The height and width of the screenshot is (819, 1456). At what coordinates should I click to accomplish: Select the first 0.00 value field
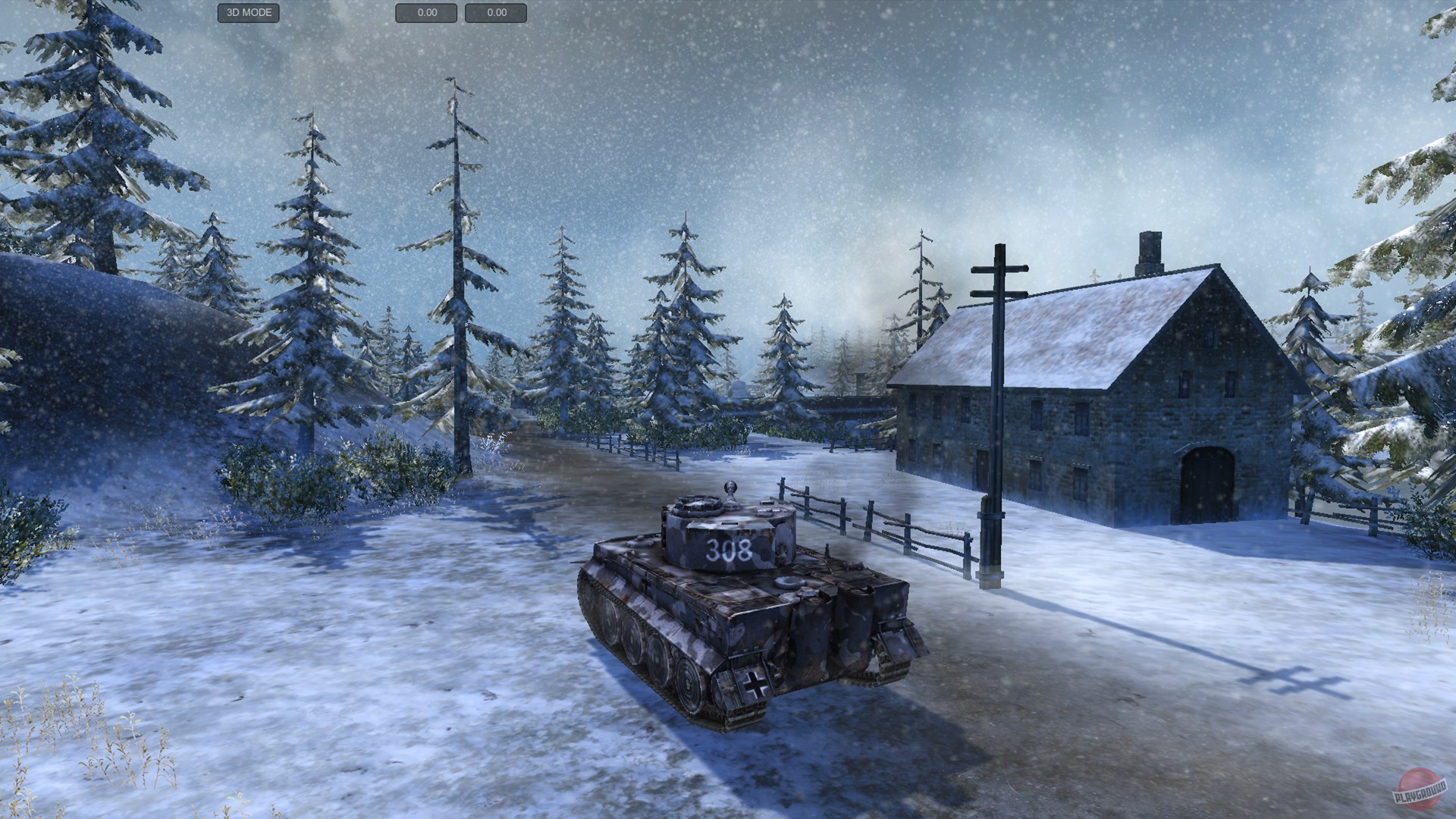[x=425, y=13]
